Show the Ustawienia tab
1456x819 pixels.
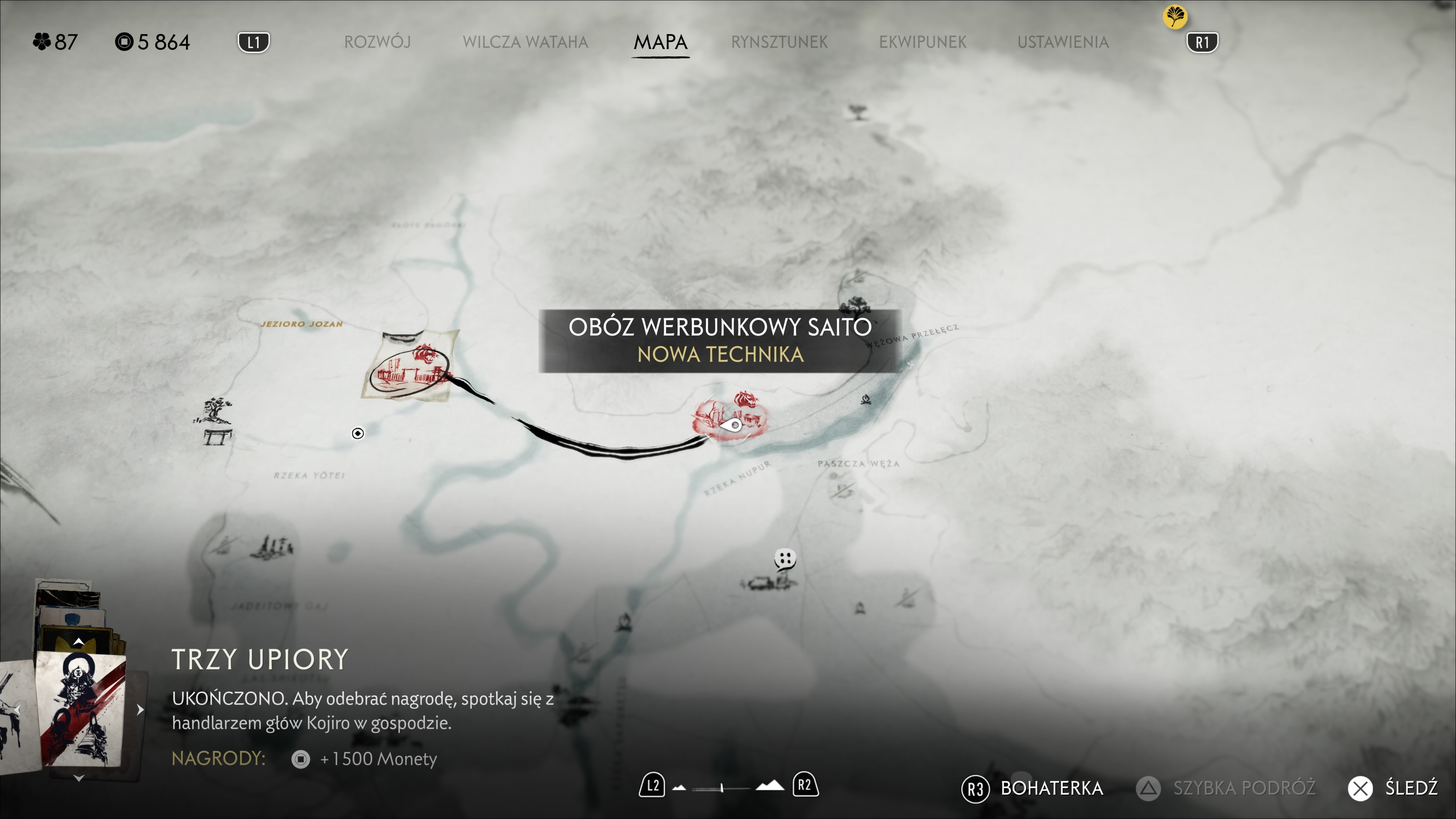(x=1062, y=42)
